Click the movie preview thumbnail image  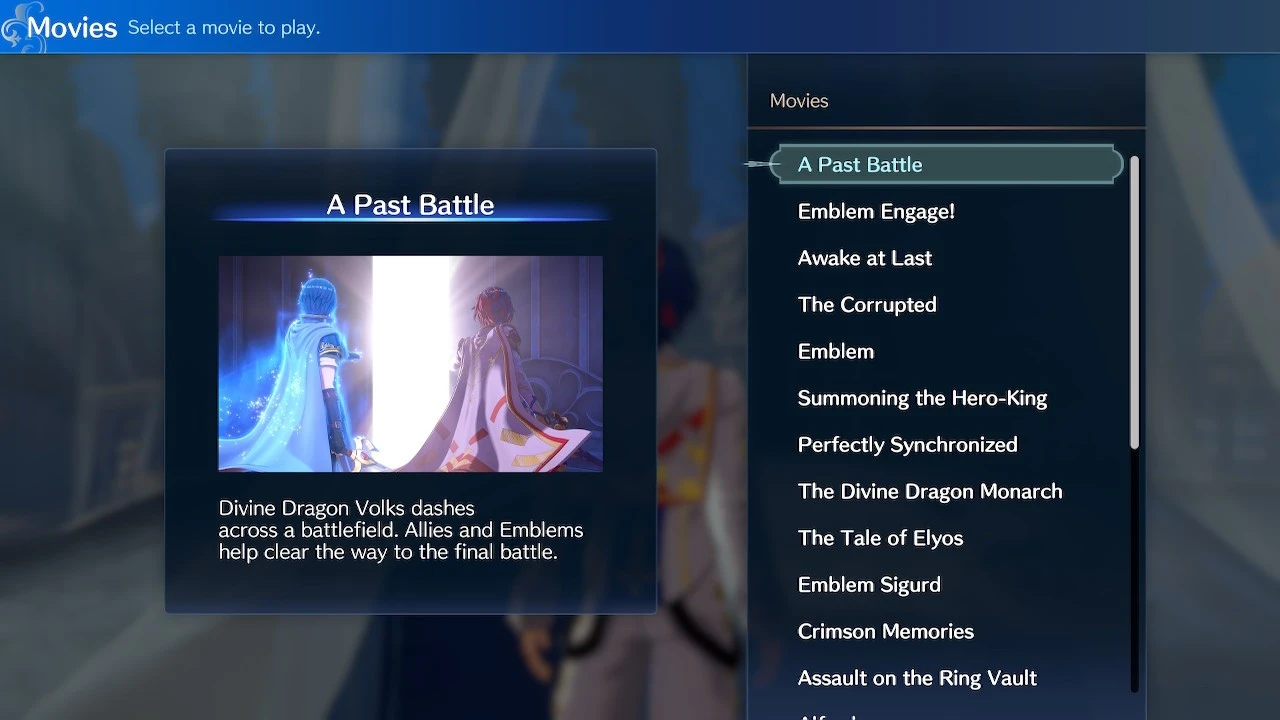(x=410, y=363)
